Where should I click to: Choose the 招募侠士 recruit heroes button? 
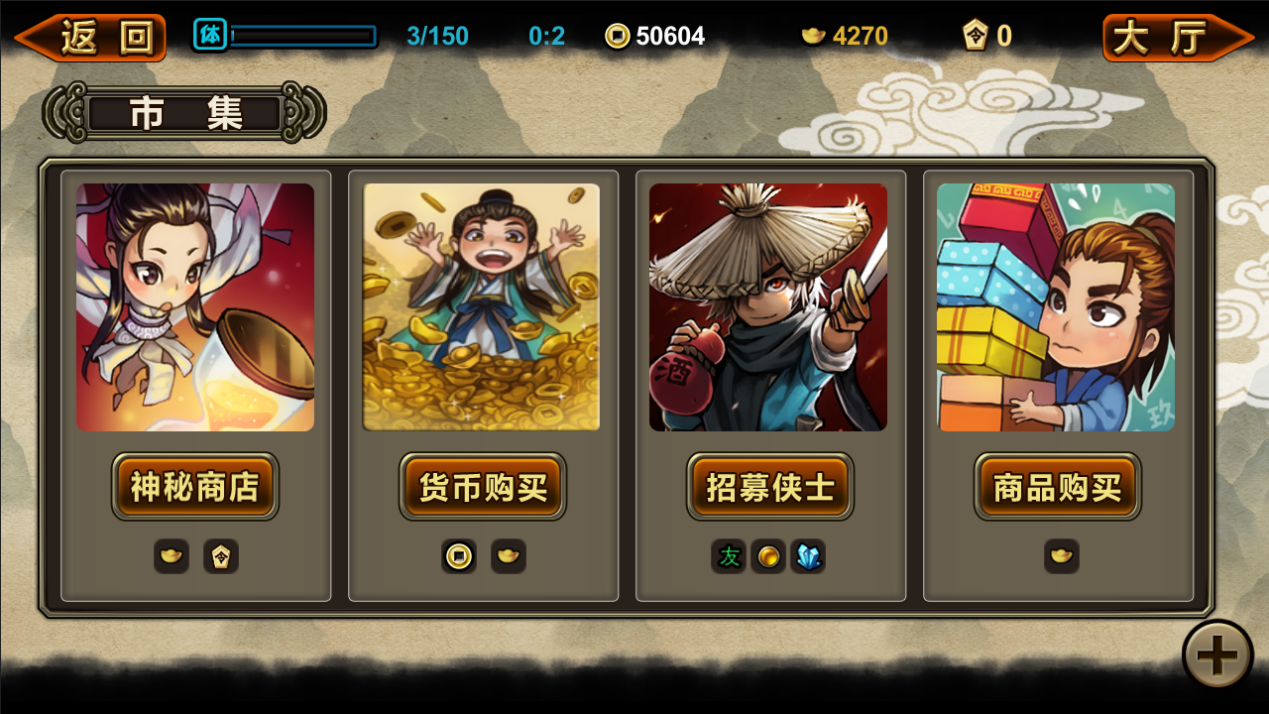tap(770, 487)
